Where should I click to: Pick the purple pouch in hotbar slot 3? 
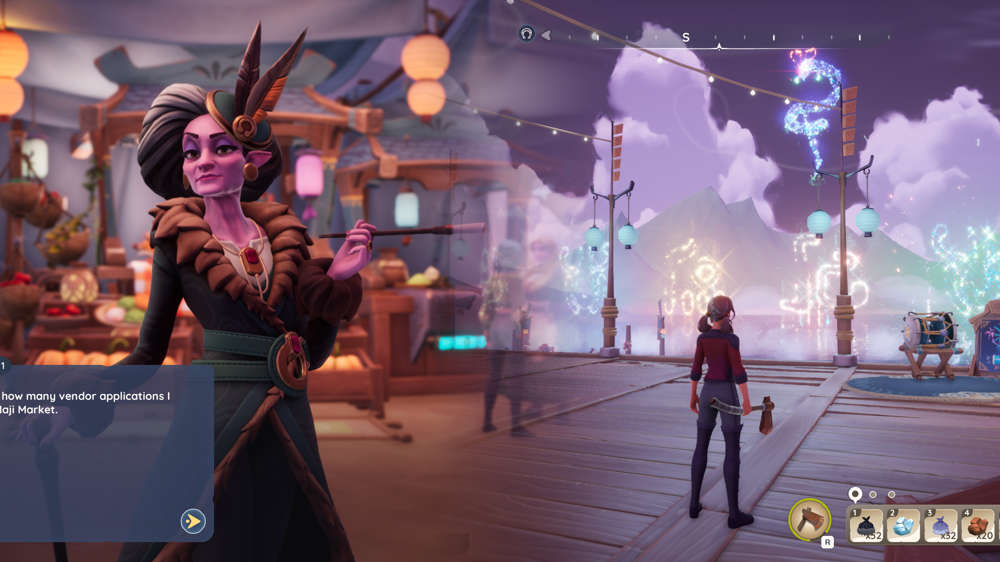(x=942, y=527)
